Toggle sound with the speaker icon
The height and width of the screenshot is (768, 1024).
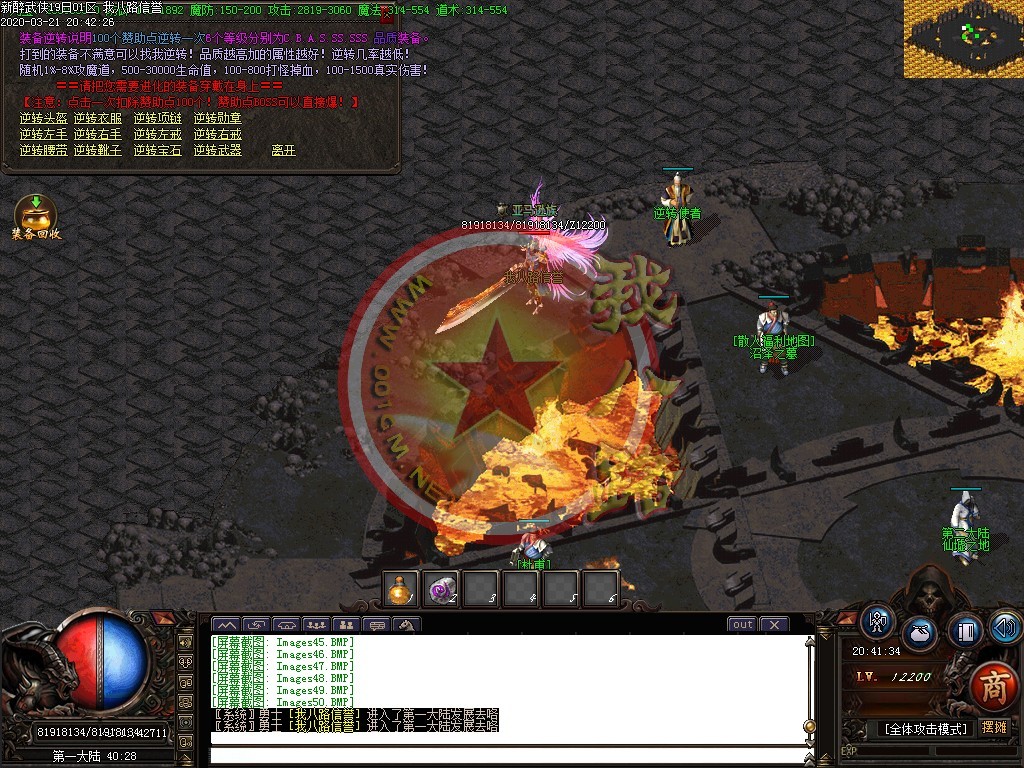coord(1005,627)
